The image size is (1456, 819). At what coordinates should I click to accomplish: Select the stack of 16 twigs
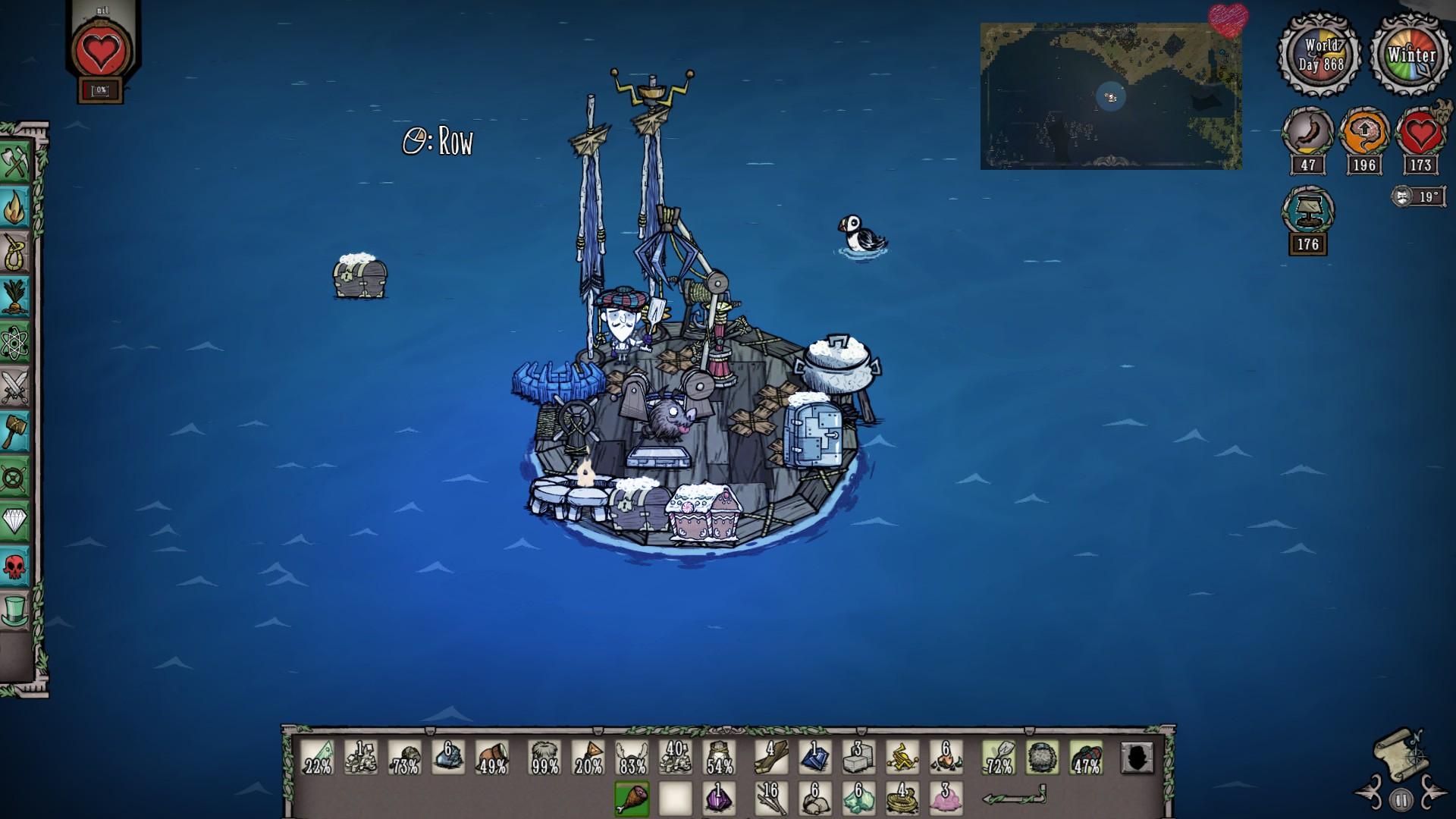[771, 799]
